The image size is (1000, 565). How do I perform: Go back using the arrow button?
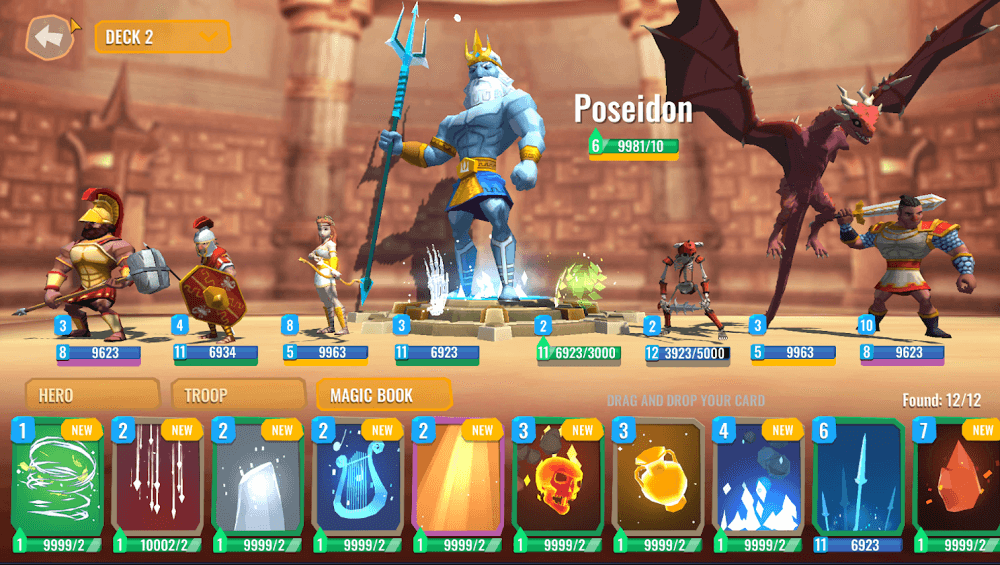pyautogui.click(x=50, y=38)
